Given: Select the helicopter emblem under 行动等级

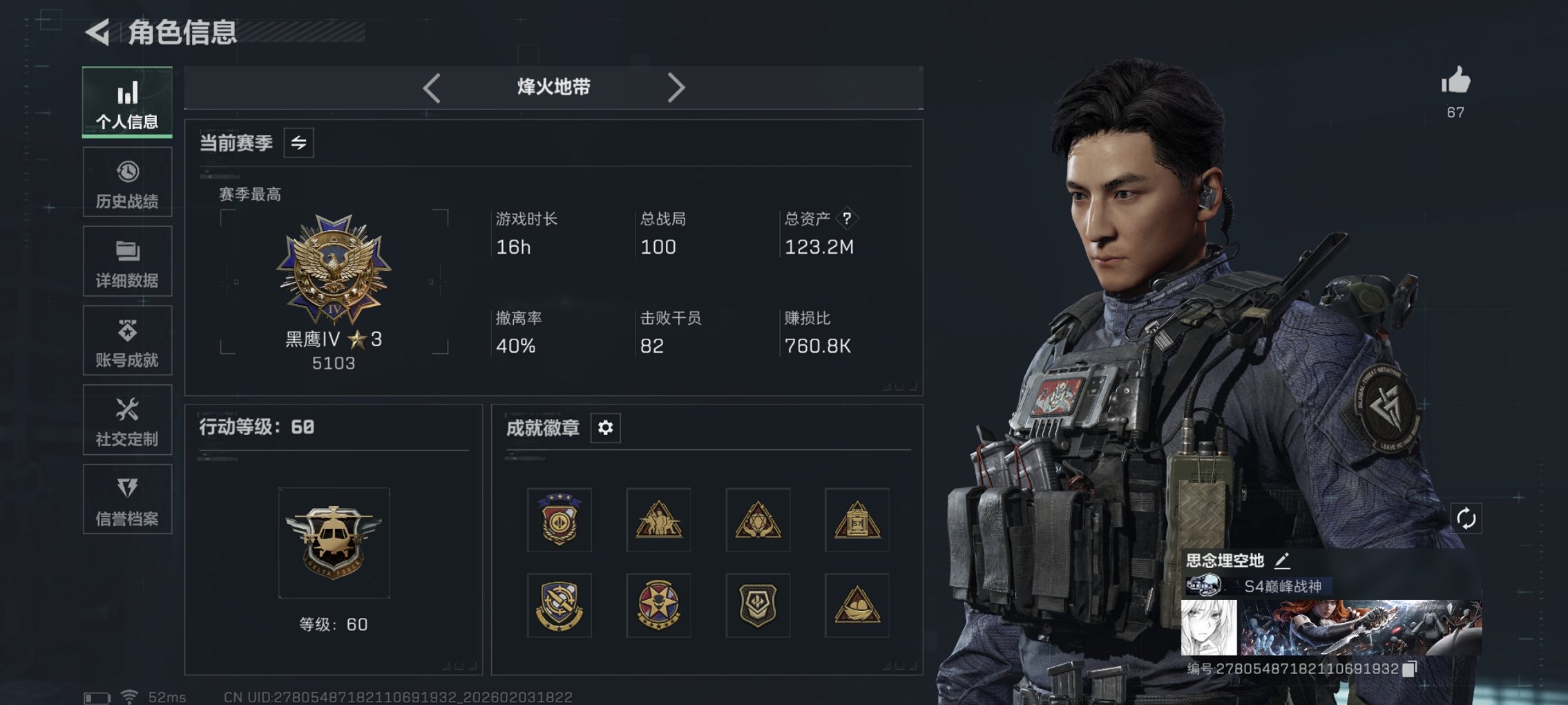Looking at the screenshot, I should pyautogui.click(x=334, y=540).
